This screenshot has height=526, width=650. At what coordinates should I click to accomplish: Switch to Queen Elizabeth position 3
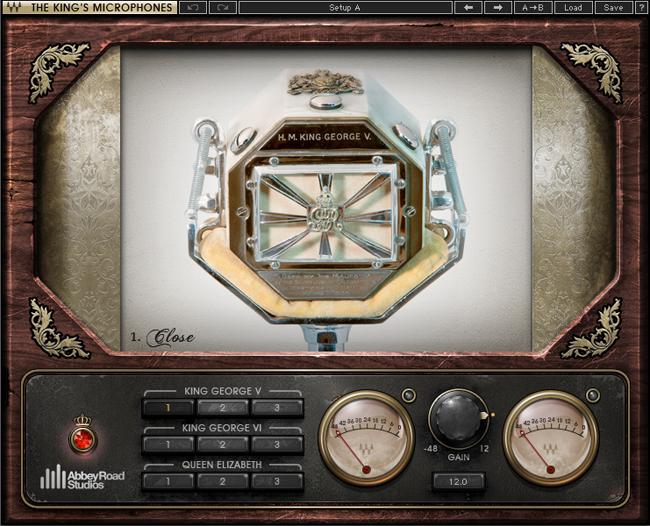(x=277, y=481)
